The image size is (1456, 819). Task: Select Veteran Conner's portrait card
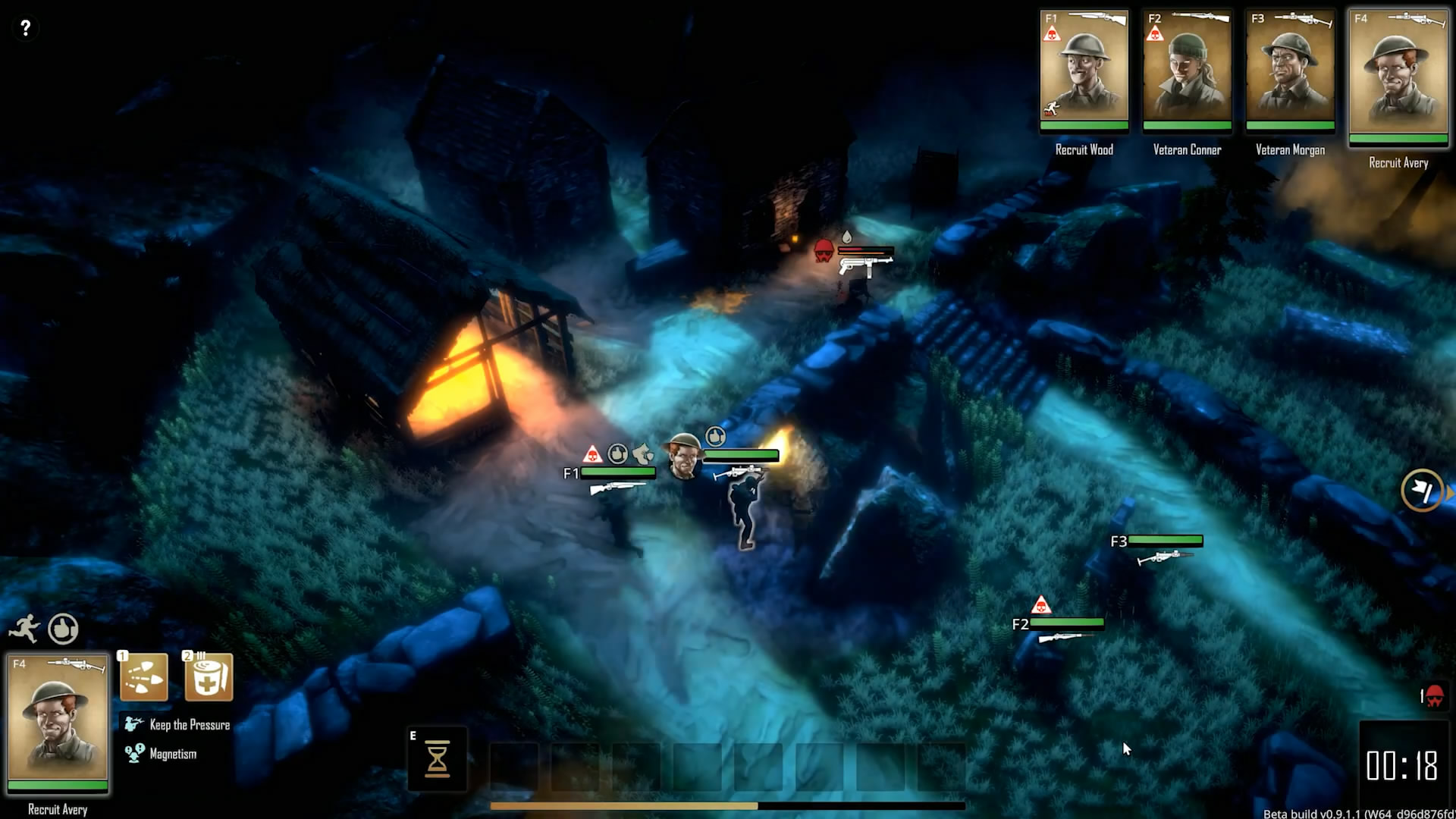coord(1187,70)
